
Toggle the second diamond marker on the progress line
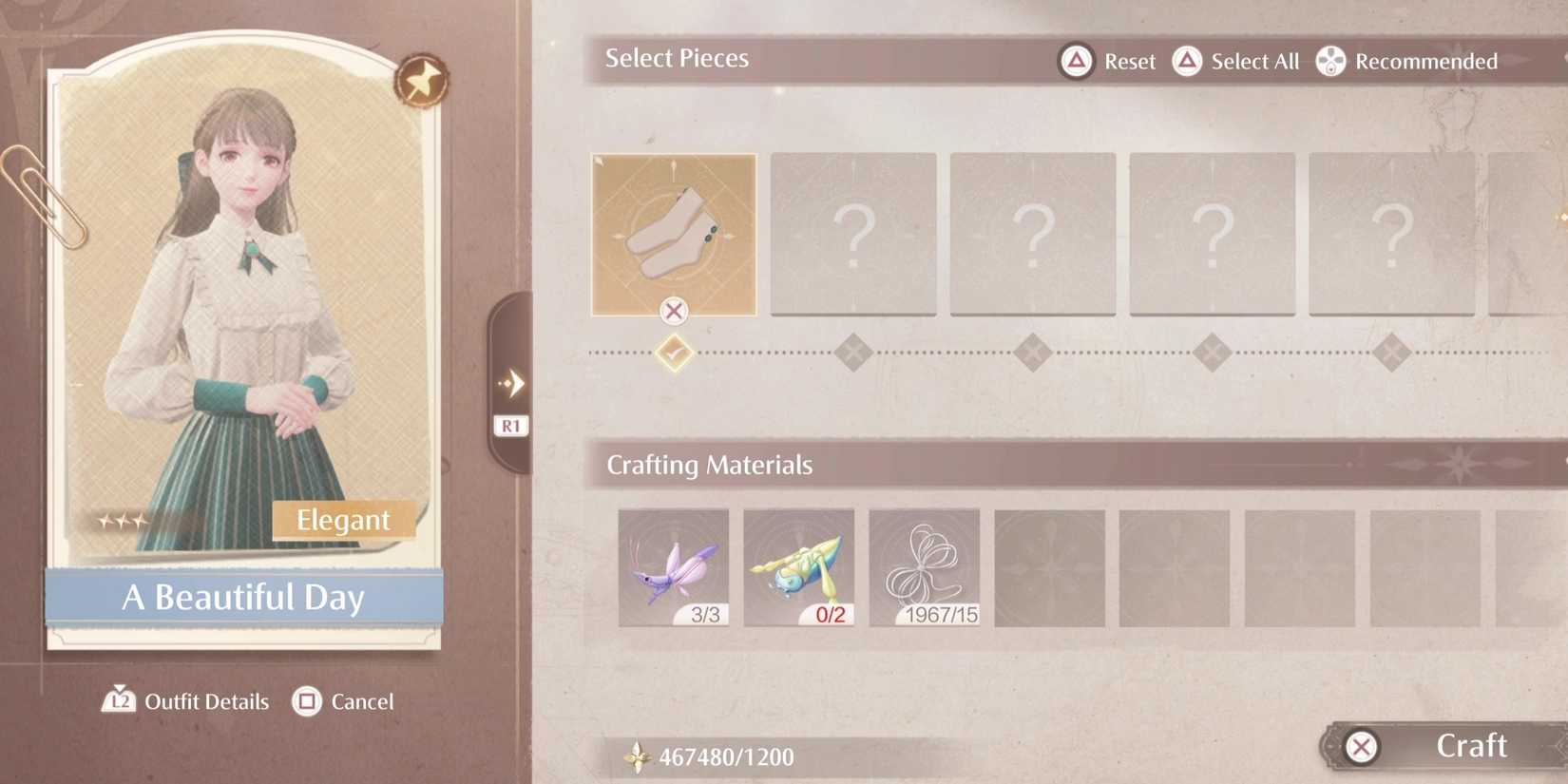(852, 351)
